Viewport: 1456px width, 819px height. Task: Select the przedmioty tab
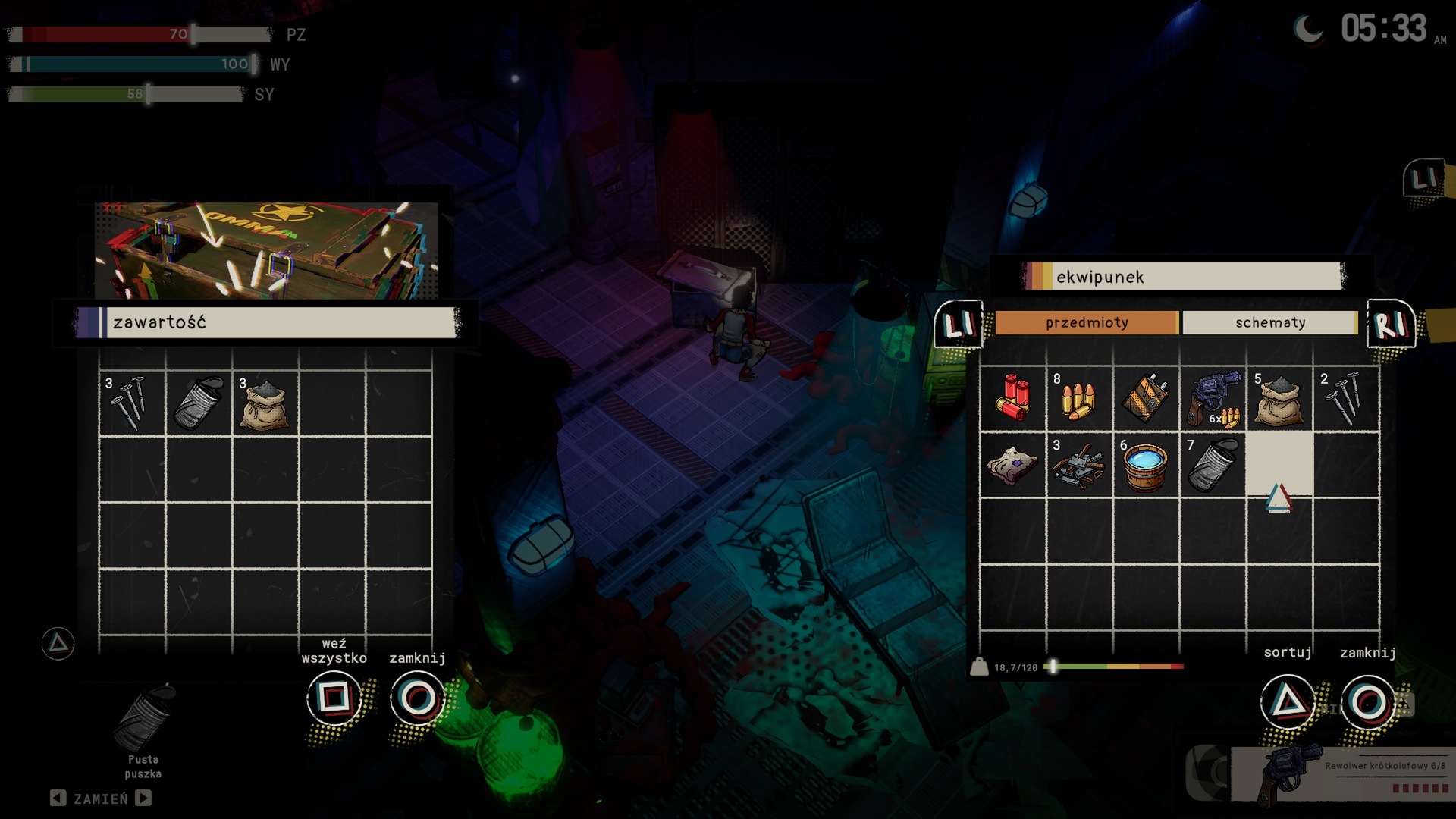point(1086,322)
